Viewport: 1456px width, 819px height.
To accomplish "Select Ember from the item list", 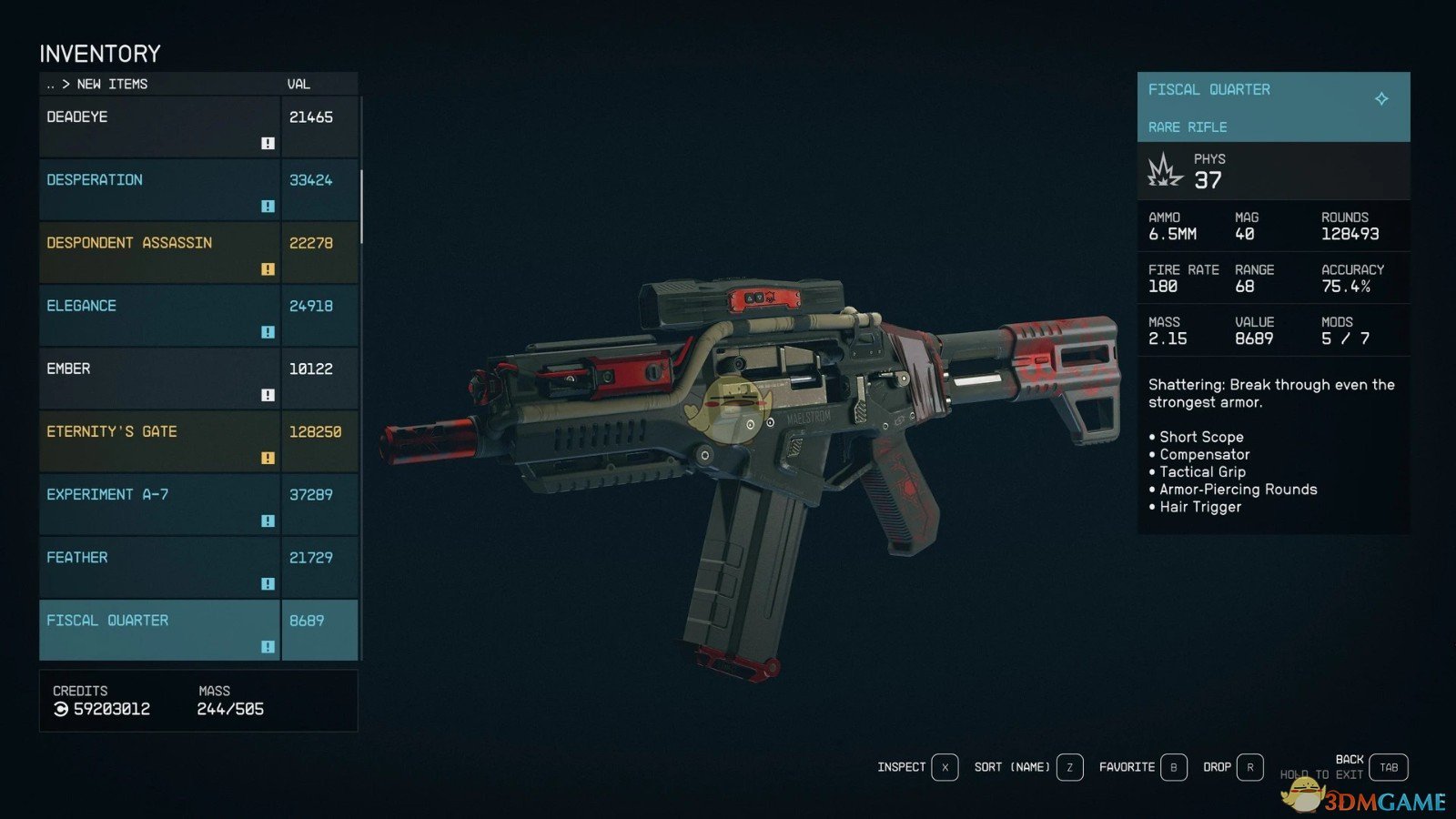I will [x=159, y=378].
